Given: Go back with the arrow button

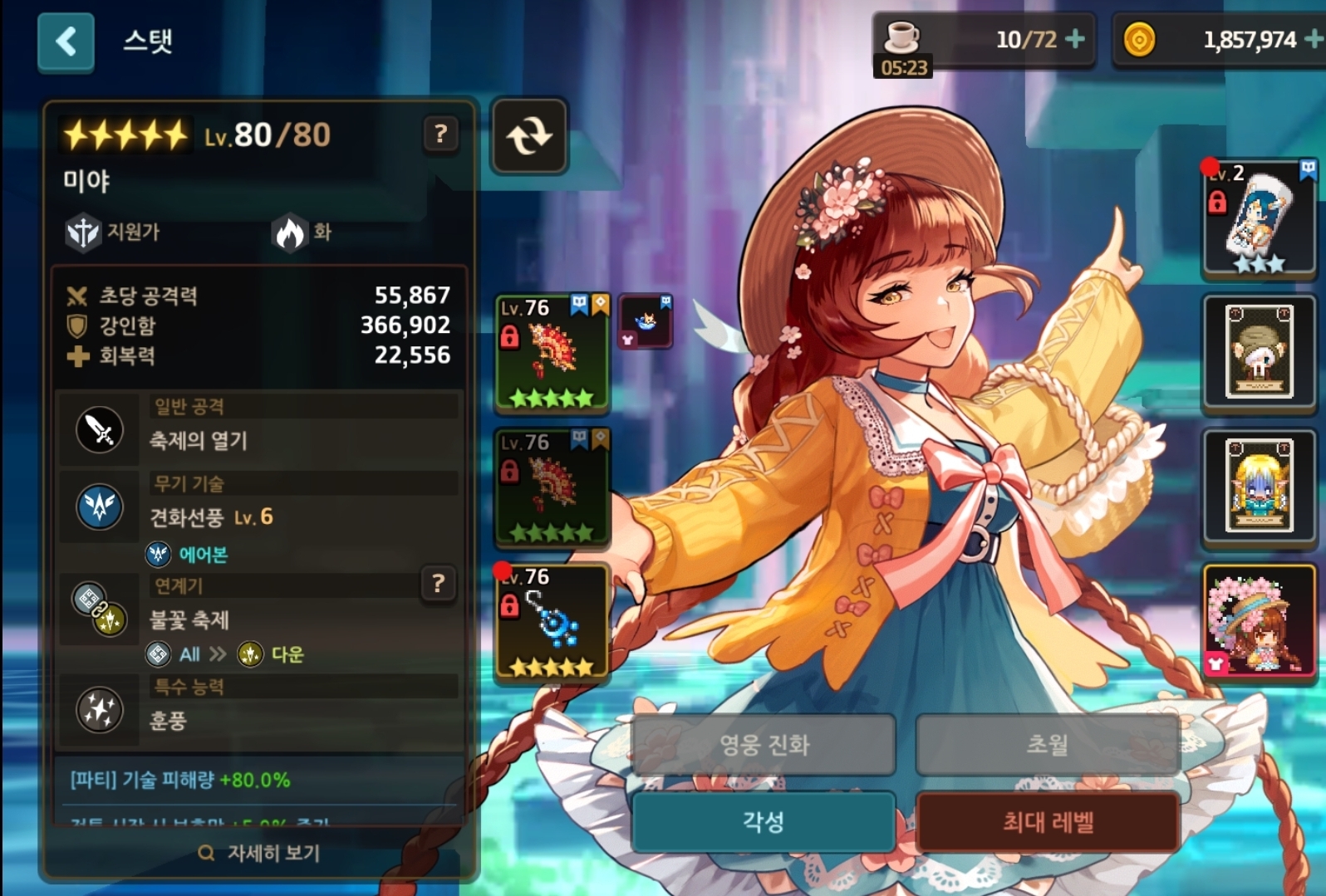Looking at the screenshot, I should tap(66, 42).
